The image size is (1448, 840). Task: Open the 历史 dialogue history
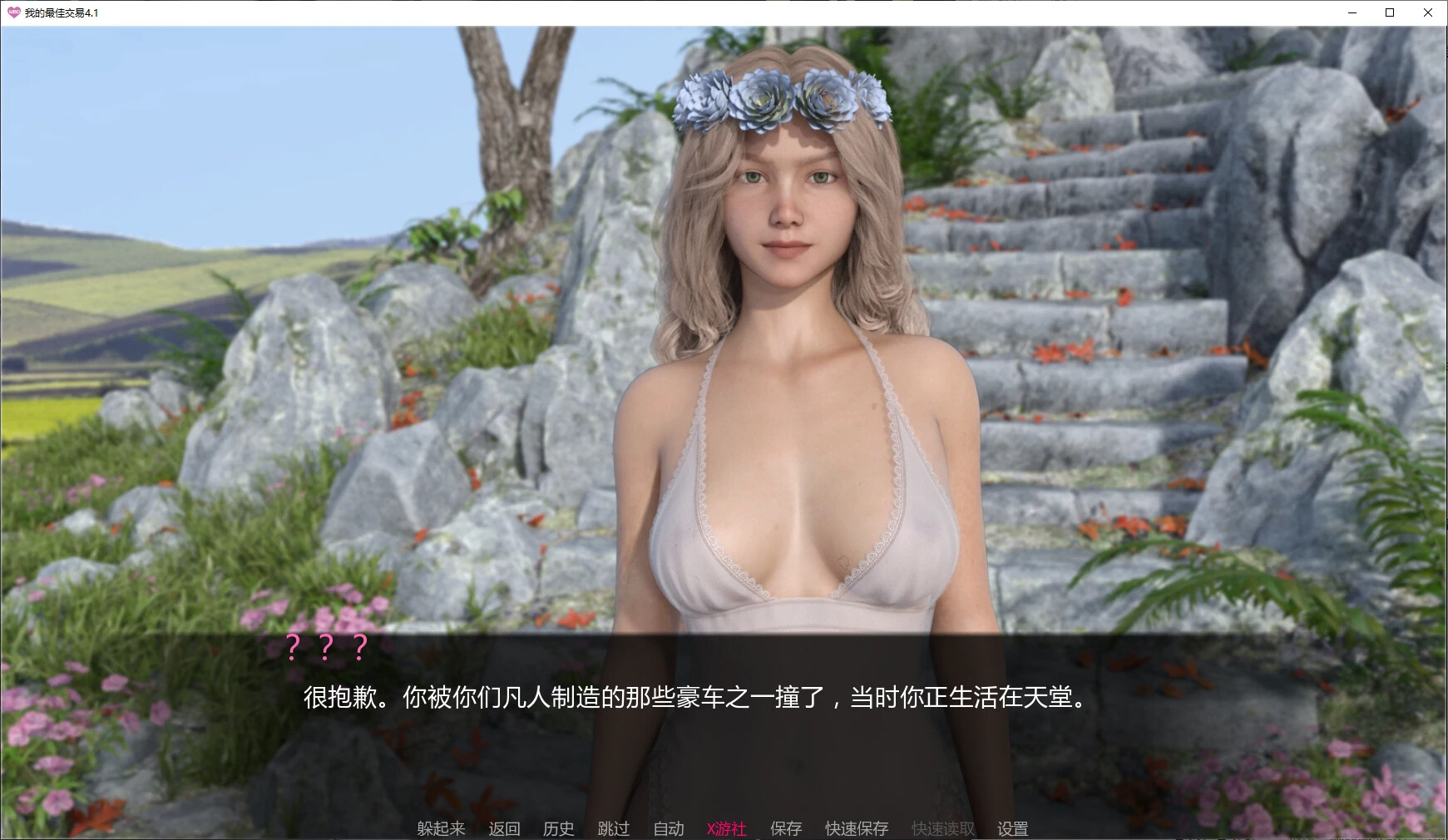point(558,828)
